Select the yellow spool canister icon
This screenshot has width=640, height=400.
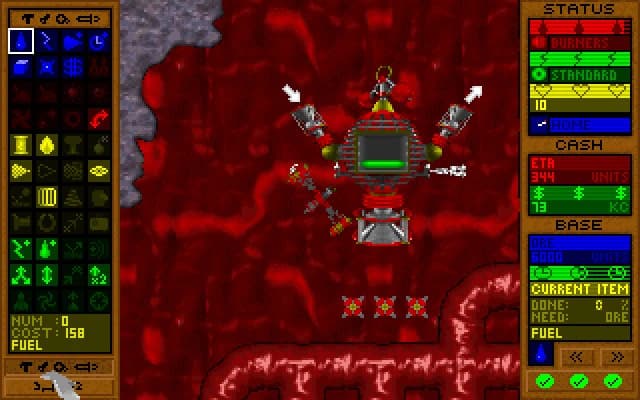tap(21, 145)
